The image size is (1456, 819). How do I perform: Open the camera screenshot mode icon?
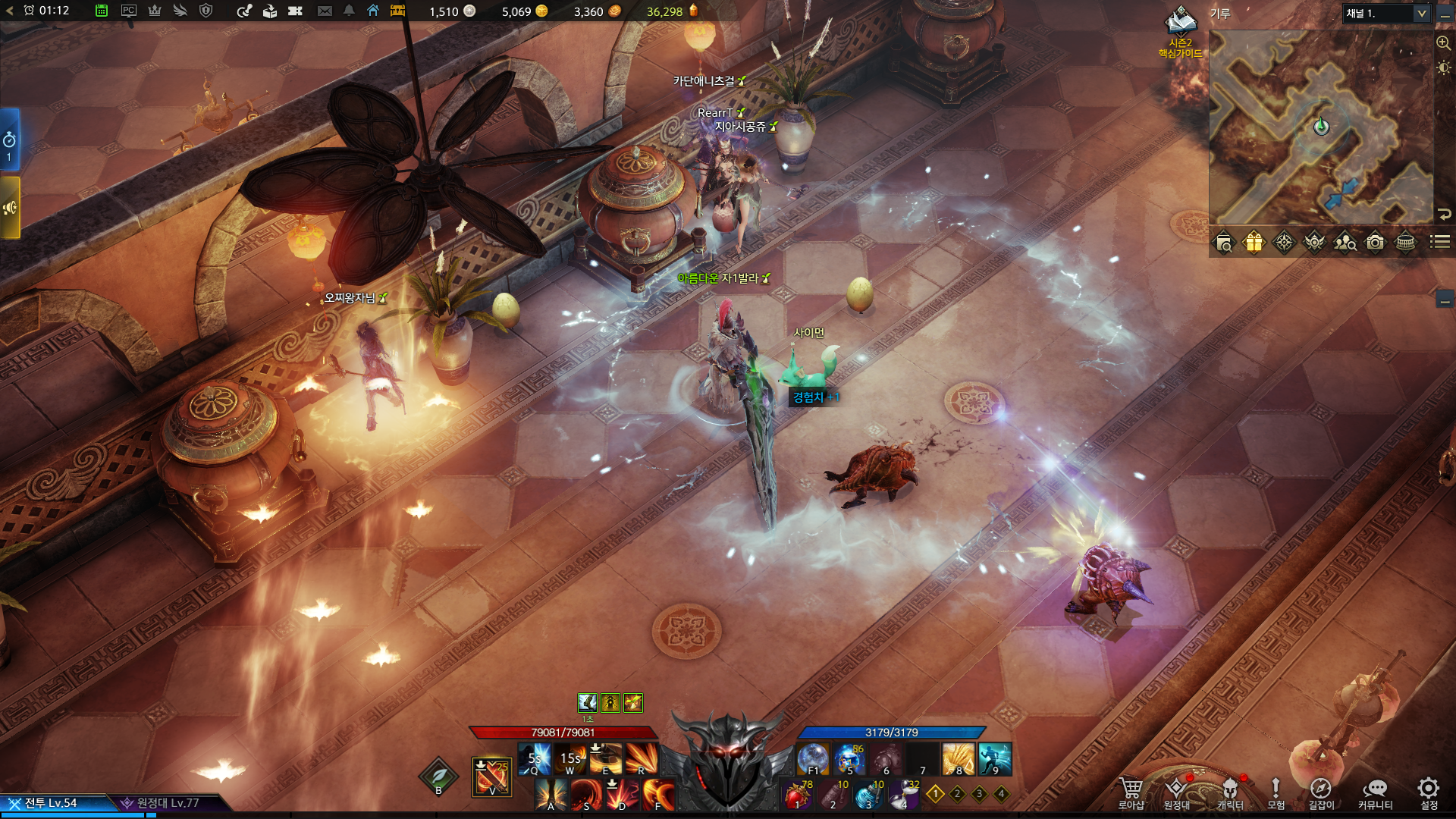pos(1375,243)
